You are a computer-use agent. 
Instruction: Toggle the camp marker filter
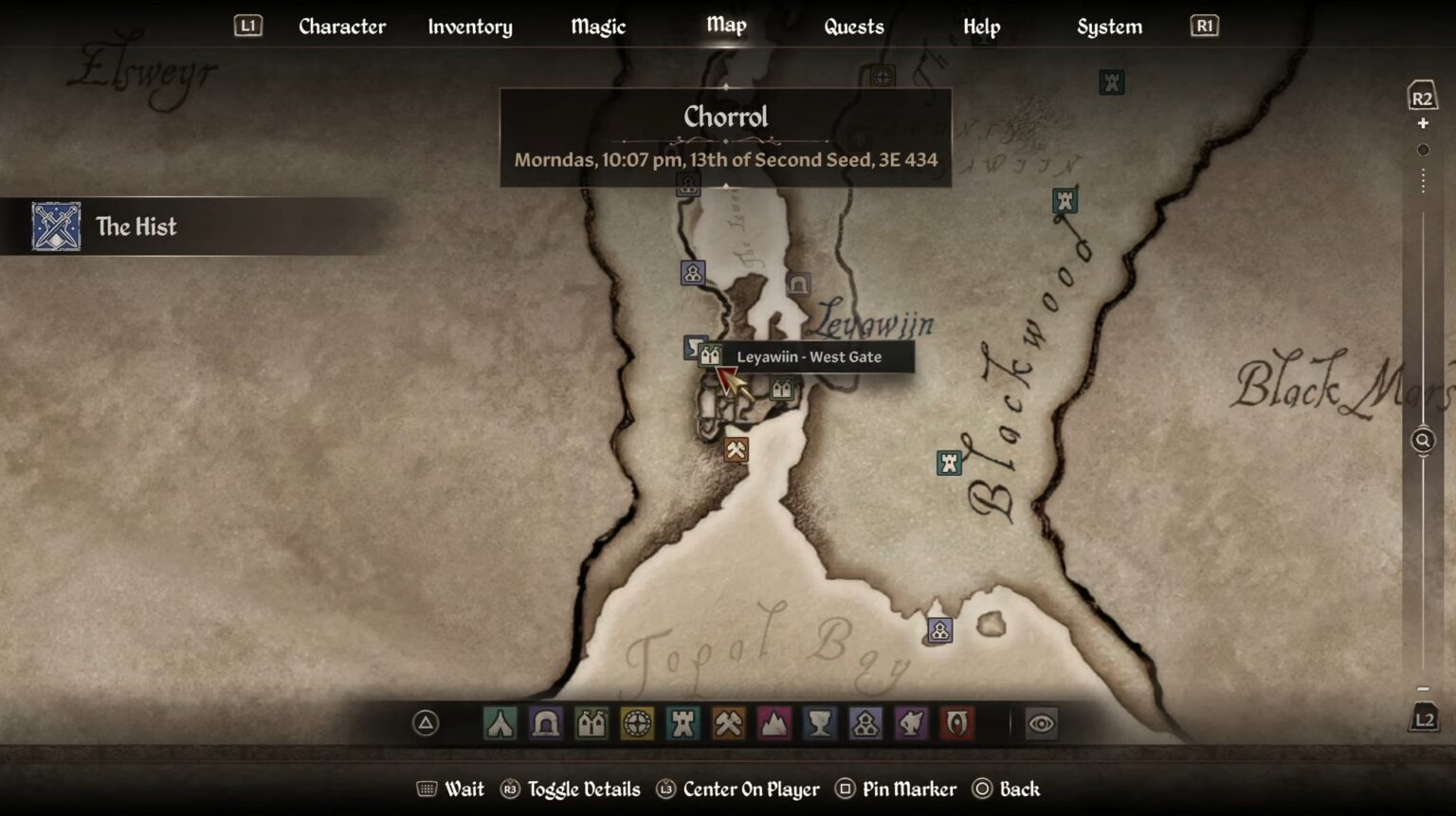tap(500, 725)
